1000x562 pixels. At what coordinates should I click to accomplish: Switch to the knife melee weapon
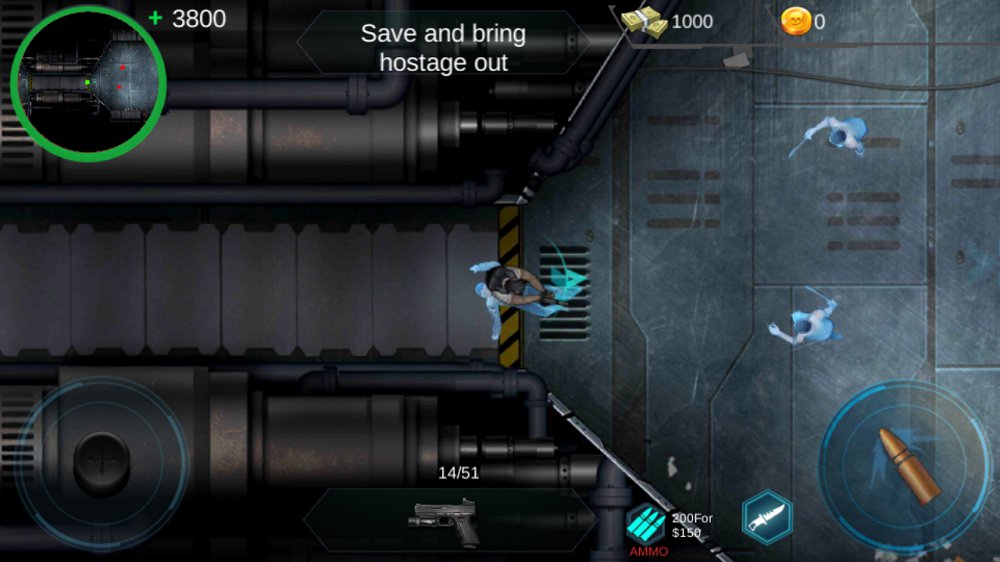767,518
